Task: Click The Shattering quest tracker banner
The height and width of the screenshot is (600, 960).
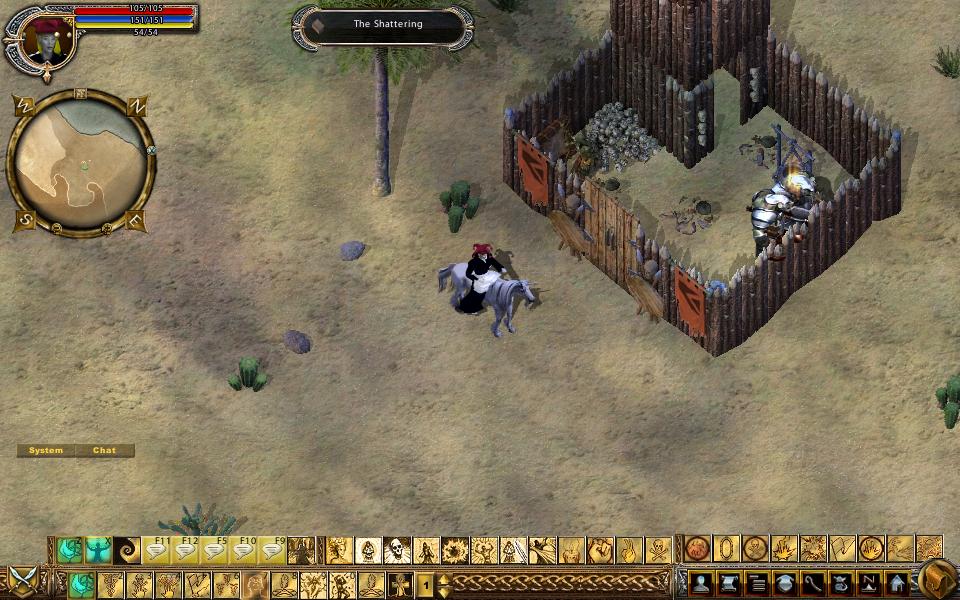Action: (387, 24)
